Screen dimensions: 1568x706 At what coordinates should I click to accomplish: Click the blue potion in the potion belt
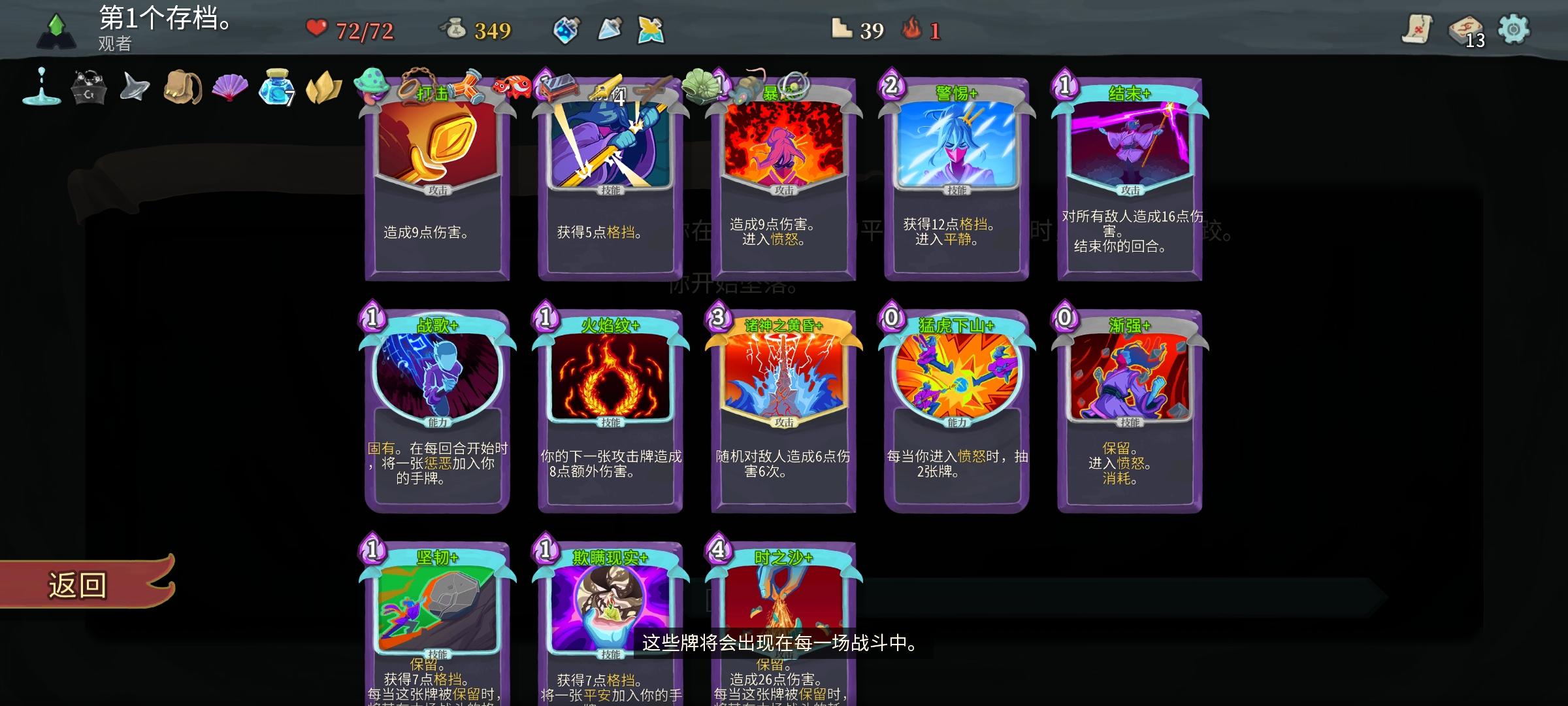click(567, 30)
